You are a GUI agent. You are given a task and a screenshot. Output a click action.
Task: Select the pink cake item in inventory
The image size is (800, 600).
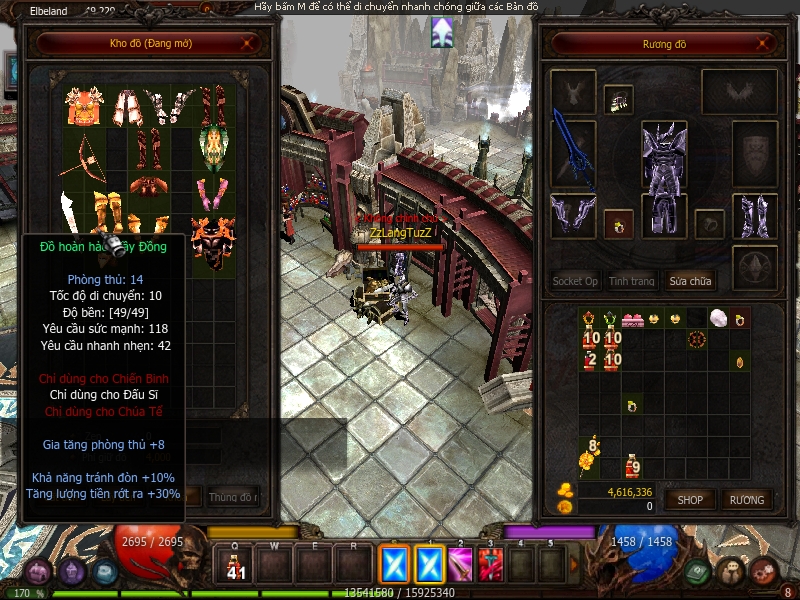[x=632, y=319]
